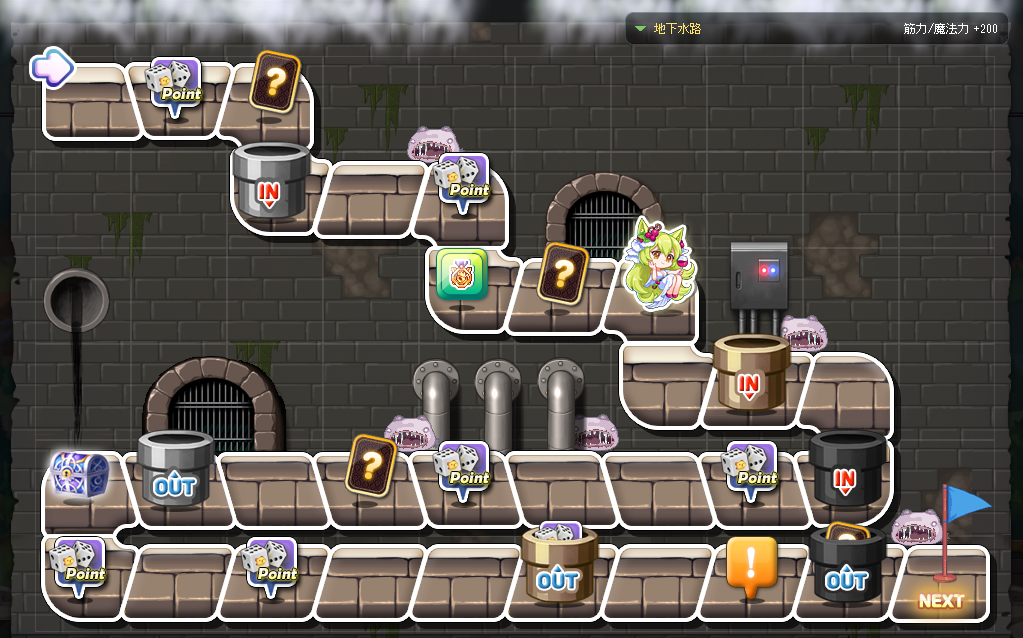
Task: Click the gray OUT pipe
Action: click(x=175, y=472)
